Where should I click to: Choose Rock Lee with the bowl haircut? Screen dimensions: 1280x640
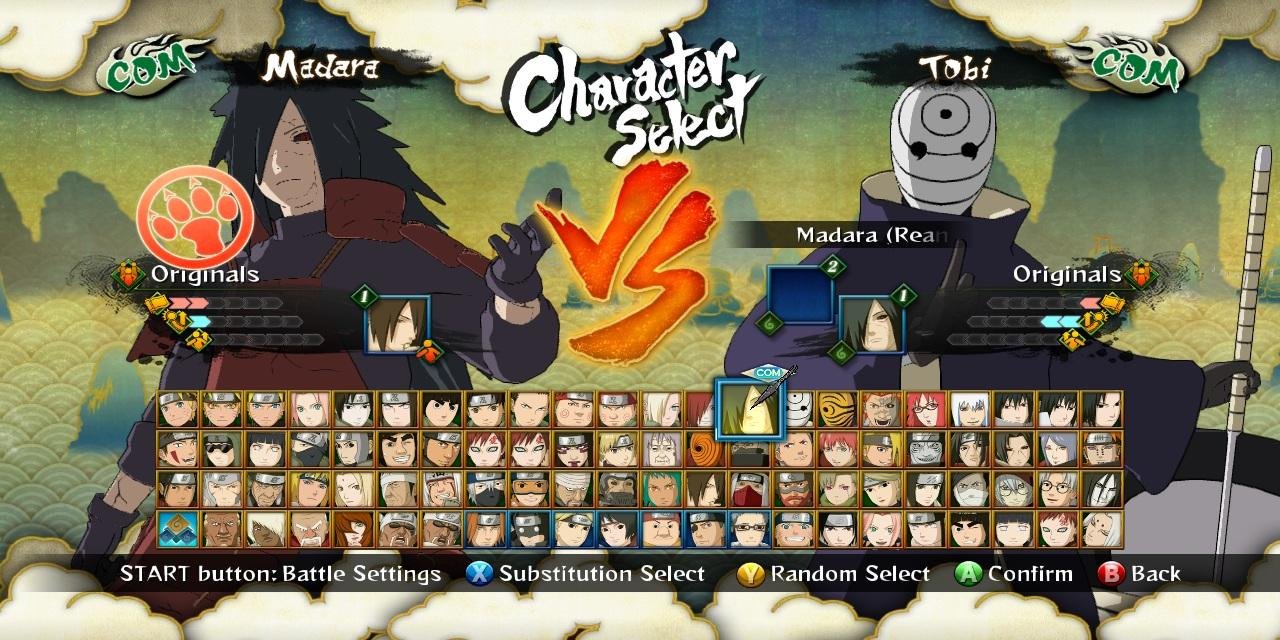tap(442, 409)
